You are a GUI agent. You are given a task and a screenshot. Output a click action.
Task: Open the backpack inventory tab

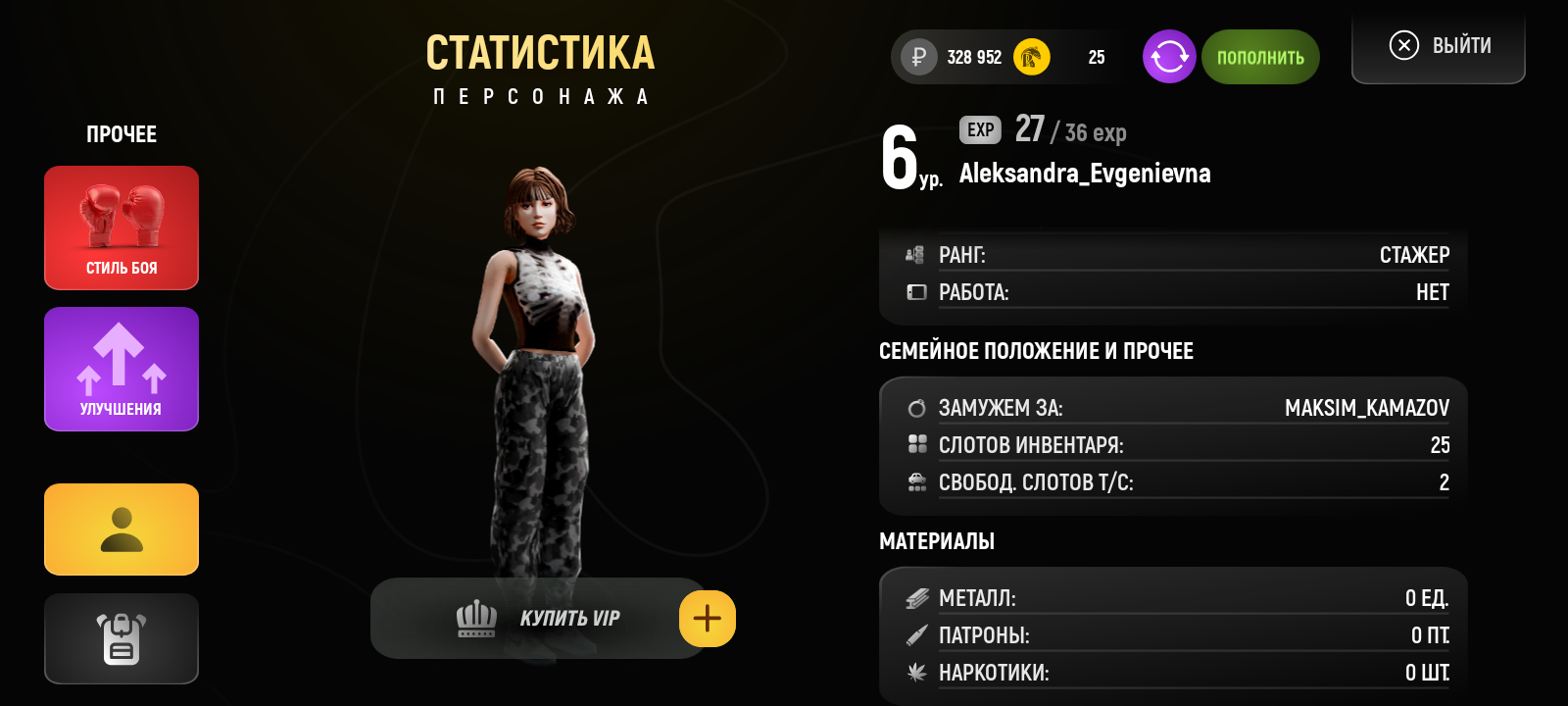pyautogui.click(x=122, y=638)
